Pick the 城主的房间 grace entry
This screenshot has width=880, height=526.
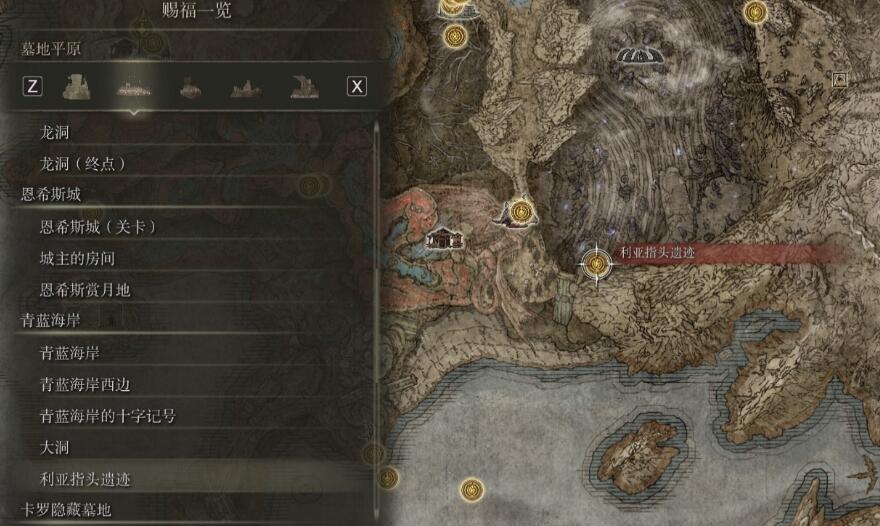pyautogui.click(x=78, y=259)
